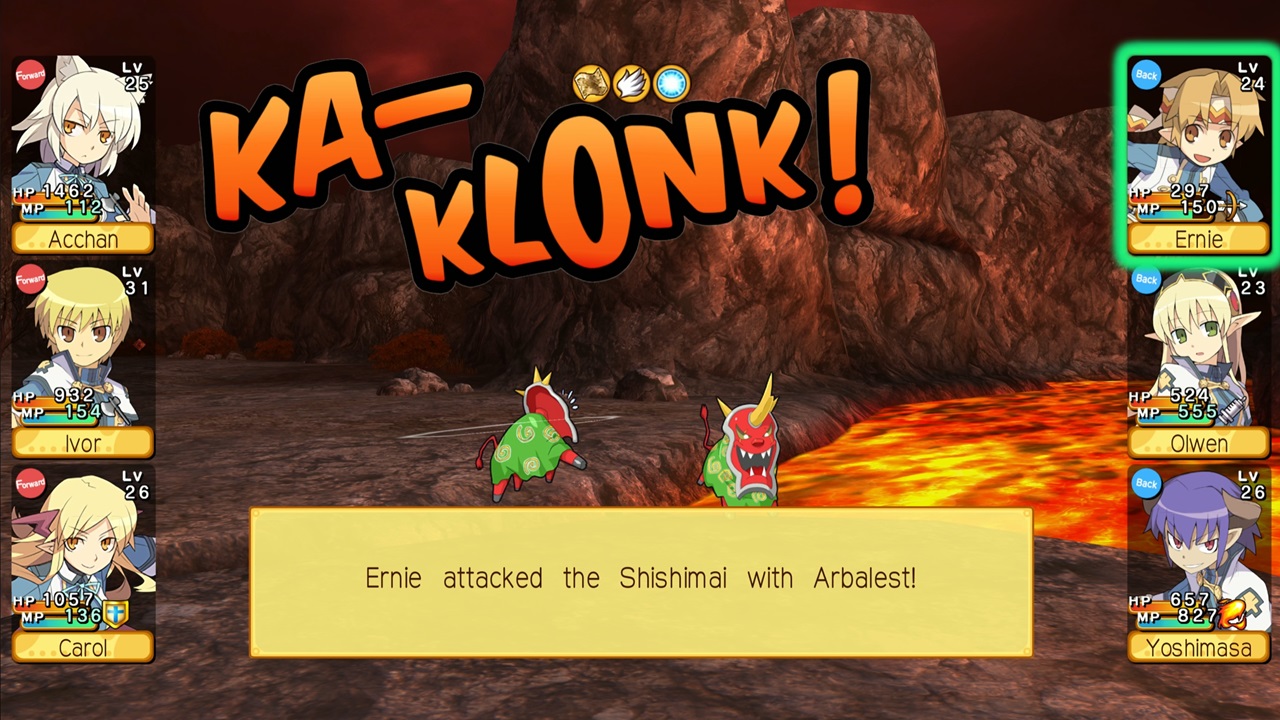The height and width of the screenshot is (720, 1280).
Task: Select Ernie's highlighted party panel
Action: click(1198, 150)
